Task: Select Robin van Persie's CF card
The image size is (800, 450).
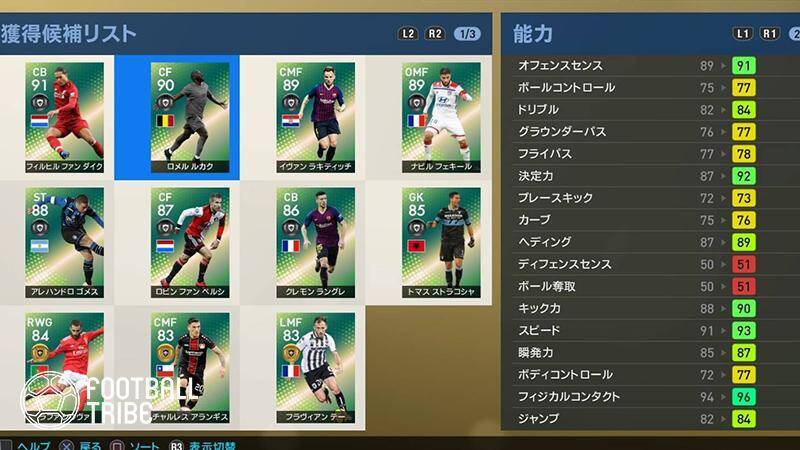Action: 190,242
